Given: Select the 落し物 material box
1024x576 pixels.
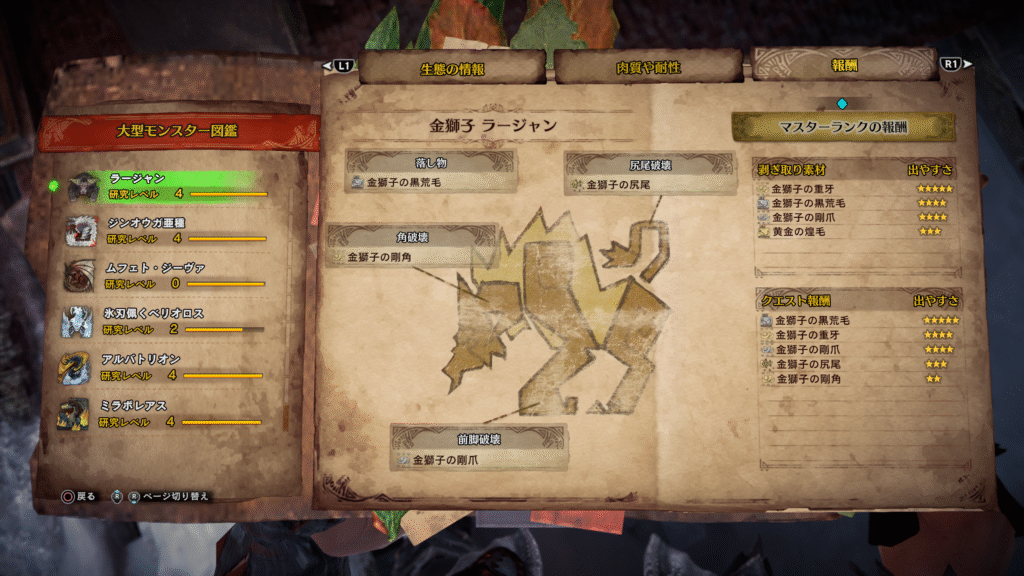Looking at the screenshot, I should 432,172.
